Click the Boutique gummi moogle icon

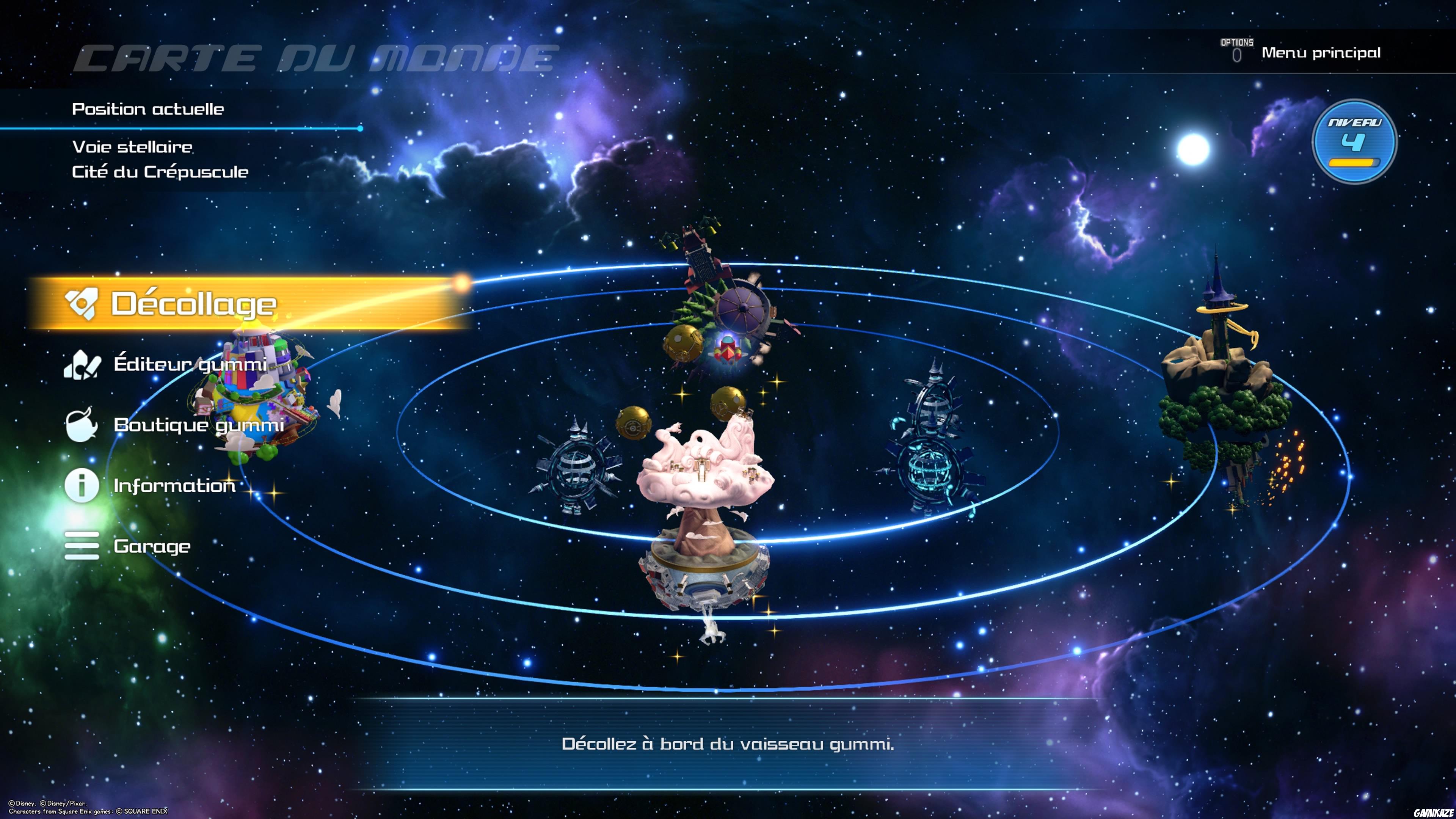[82, 425]
